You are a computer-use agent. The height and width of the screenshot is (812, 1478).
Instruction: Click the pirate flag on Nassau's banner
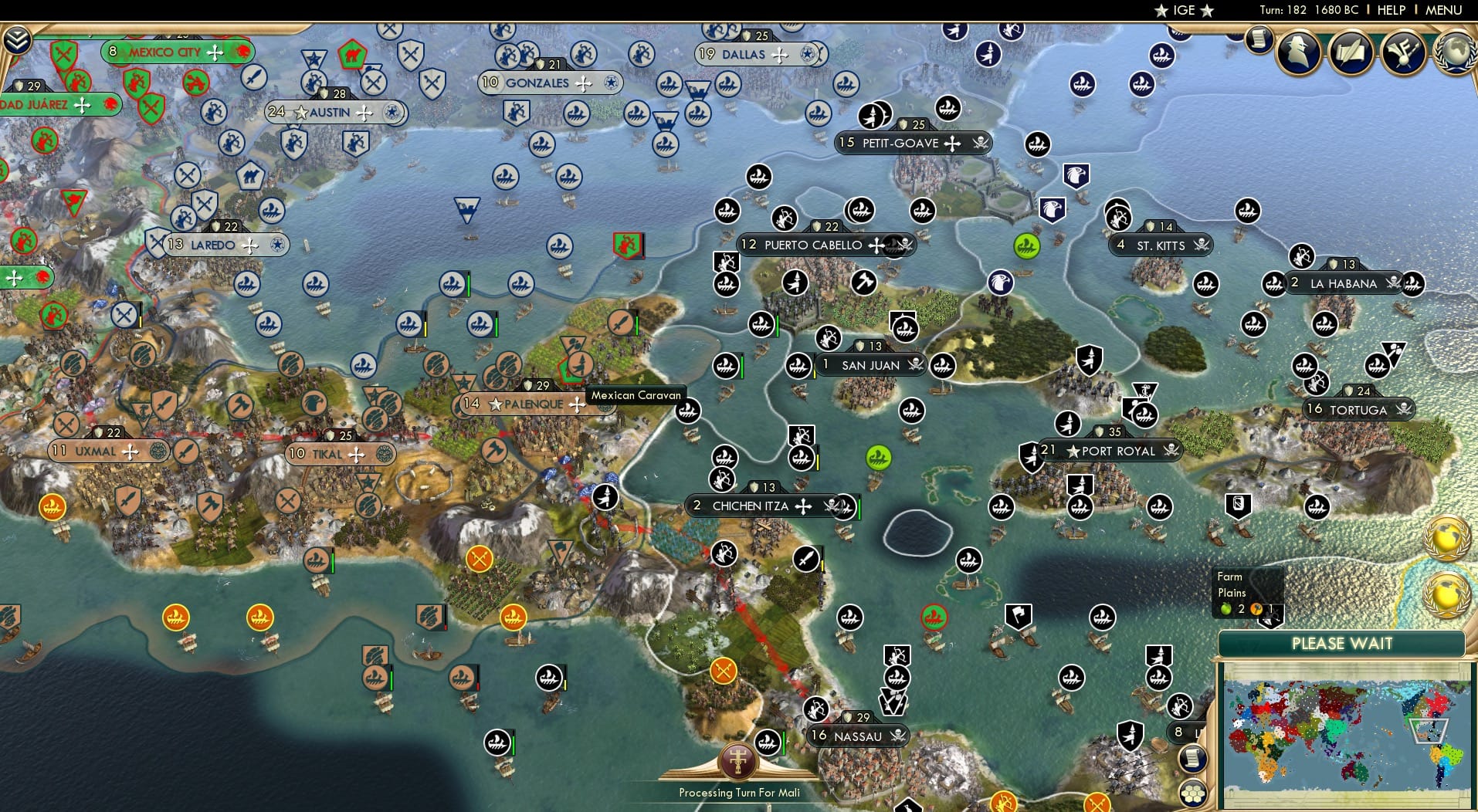897,736
